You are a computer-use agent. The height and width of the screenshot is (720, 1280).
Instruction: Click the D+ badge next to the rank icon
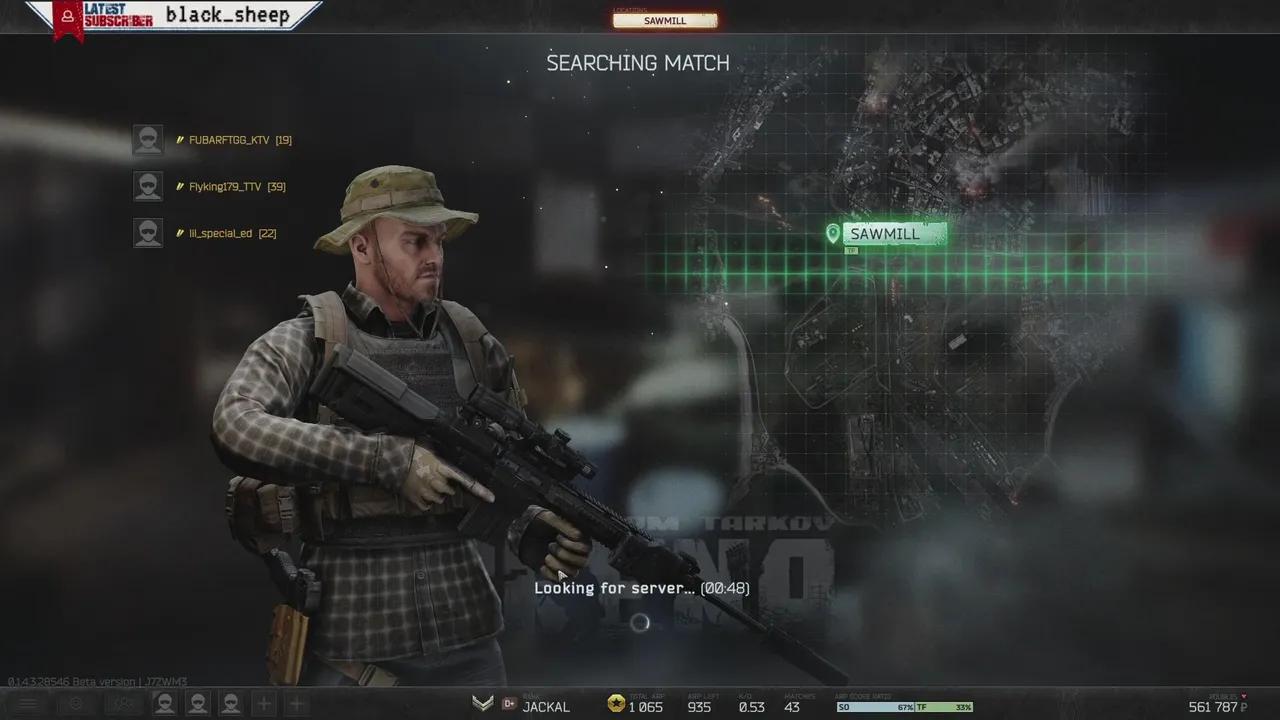(x=509, y=704)
